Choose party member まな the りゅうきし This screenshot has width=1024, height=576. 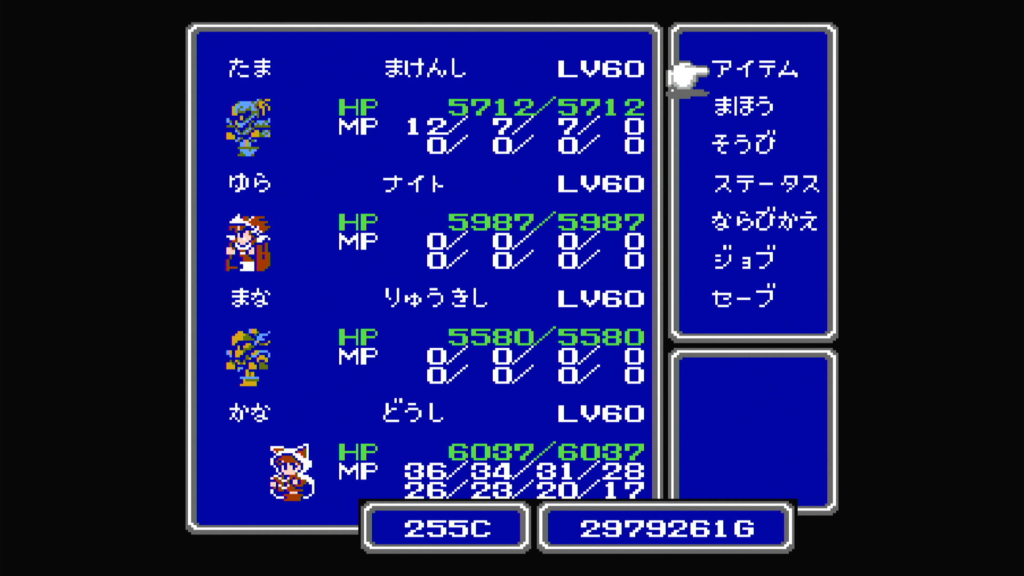[249, 356]
